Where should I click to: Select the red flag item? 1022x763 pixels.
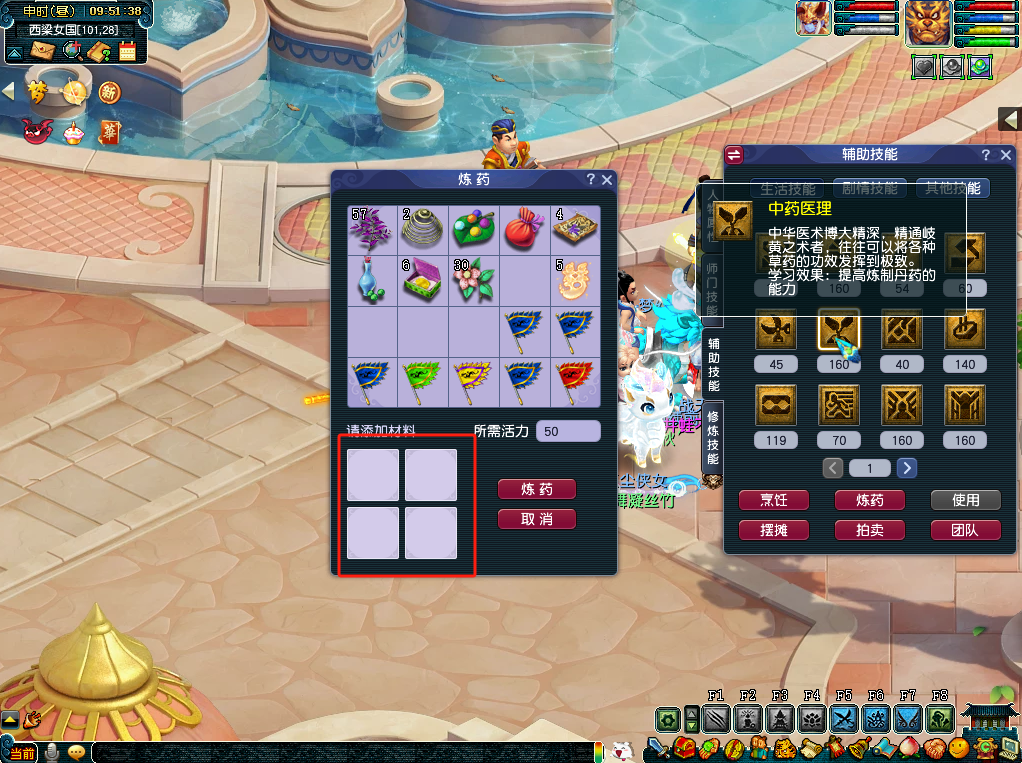coord(574,382)
